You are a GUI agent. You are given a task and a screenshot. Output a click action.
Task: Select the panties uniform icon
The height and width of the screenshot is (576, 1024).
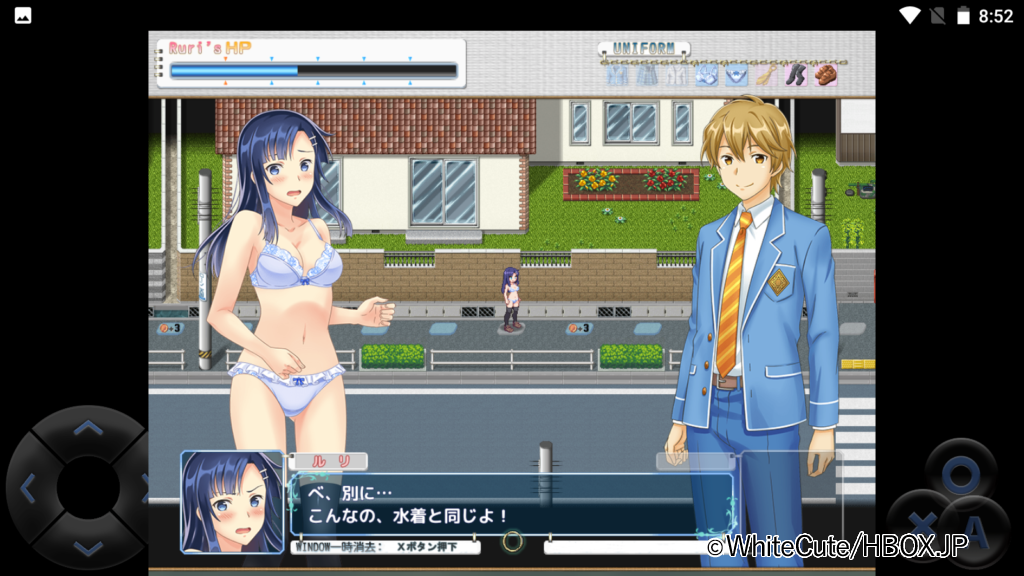(736, 75)
